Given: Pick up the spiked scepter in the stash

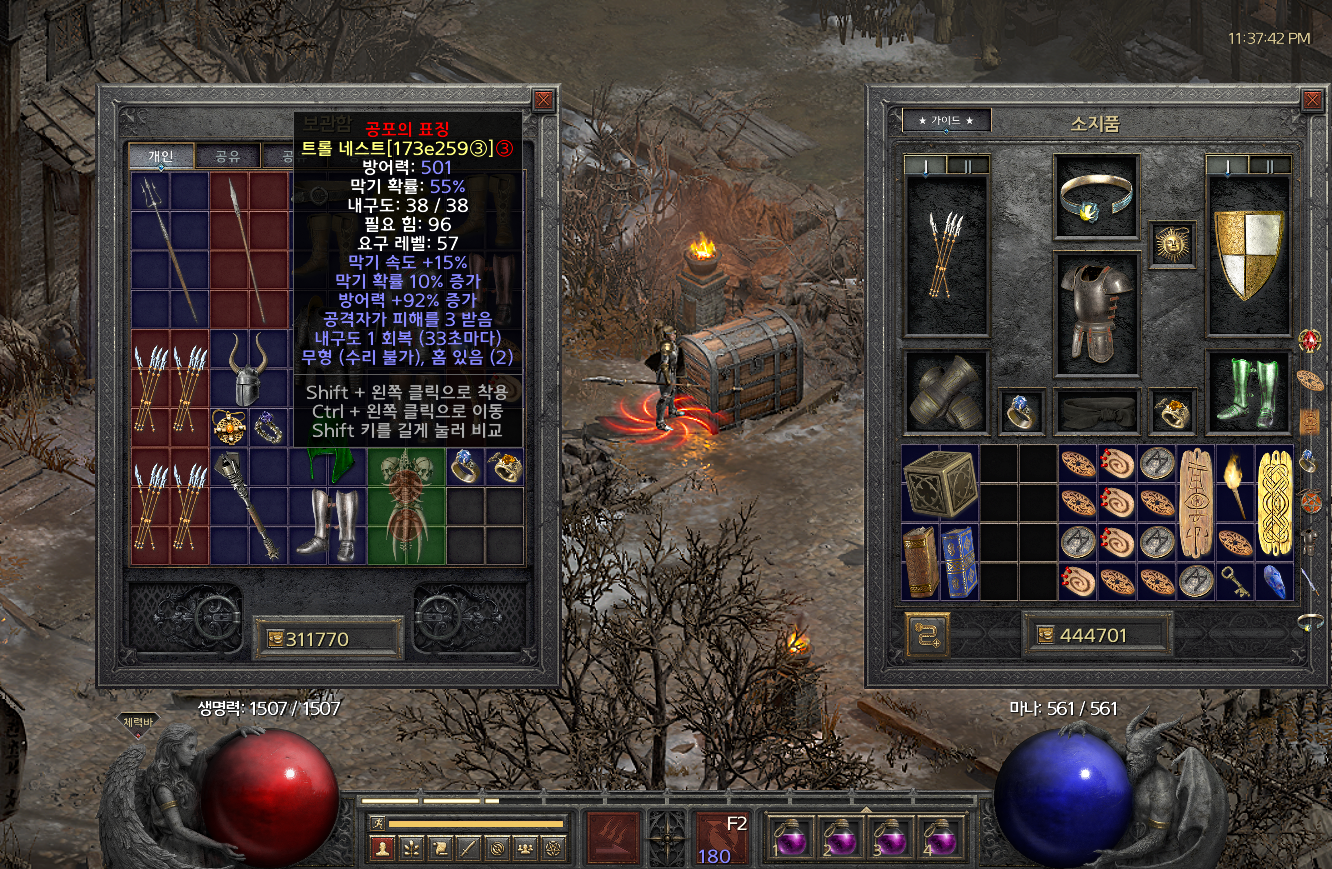Looking at the screenshot, I should 248,506.
